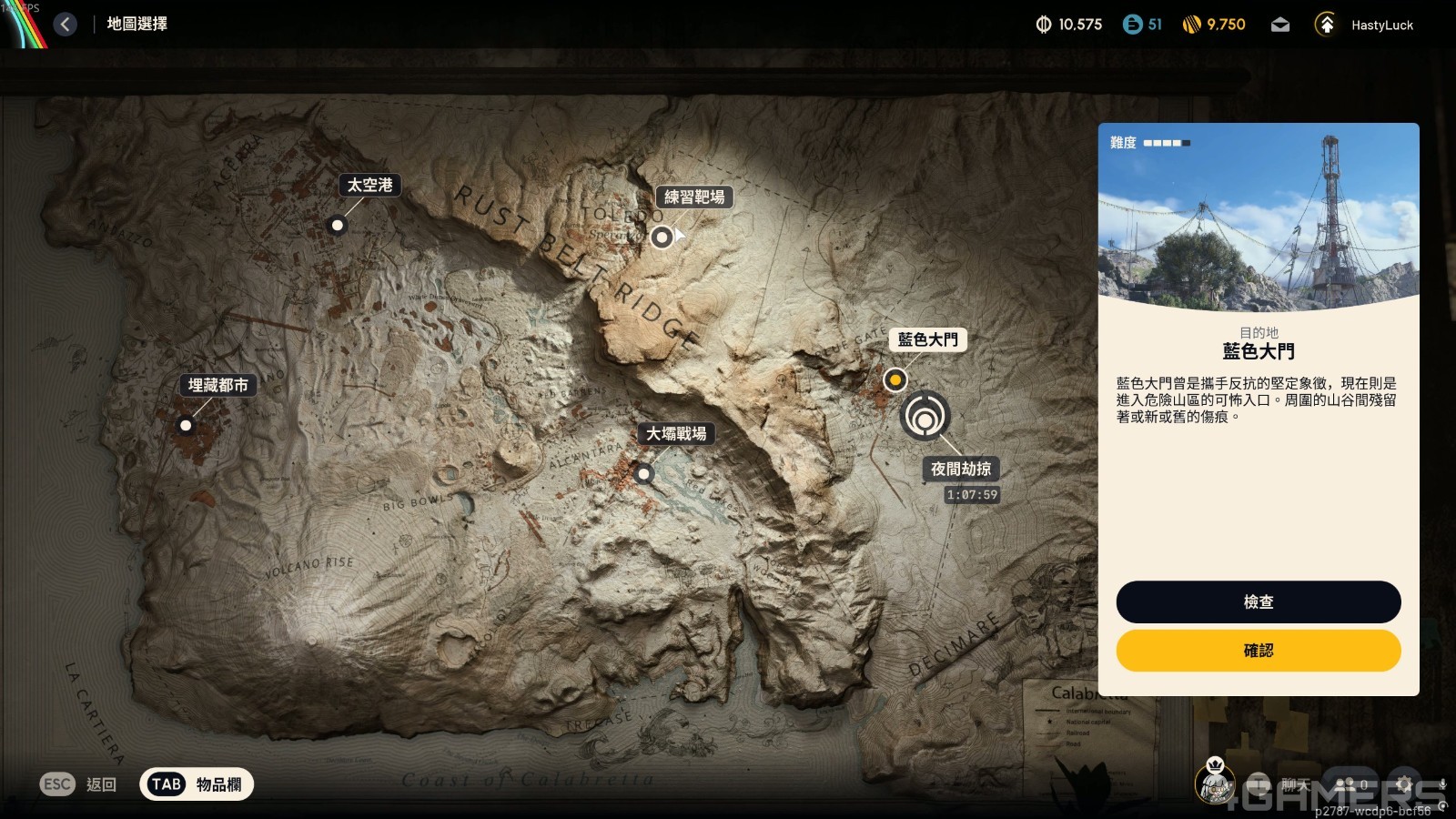The image size is (1456, 819).
Task: Select the 大壩戰場 map marker
Action: click(x=645, y=474)
